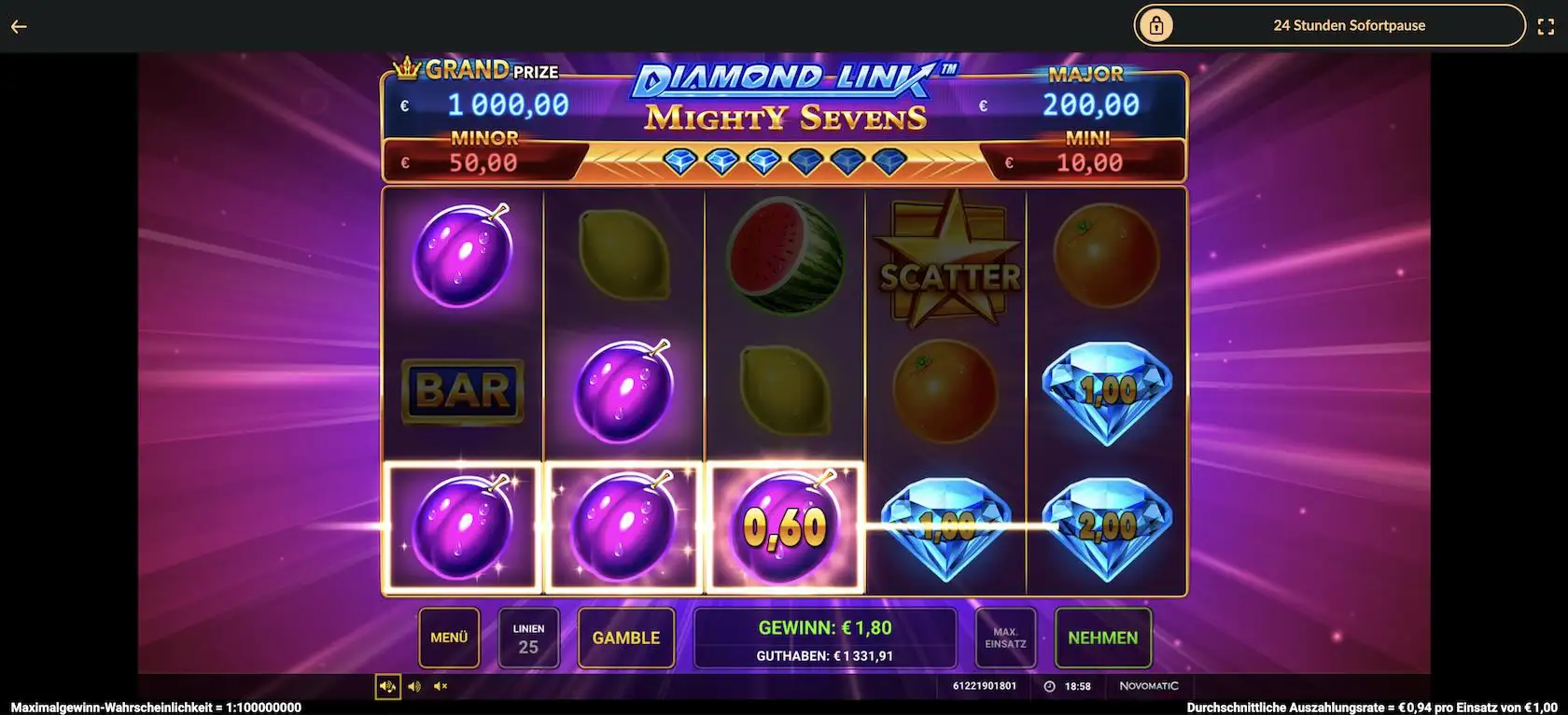Click the diamond progress bar below the title

tap(782, 161)
